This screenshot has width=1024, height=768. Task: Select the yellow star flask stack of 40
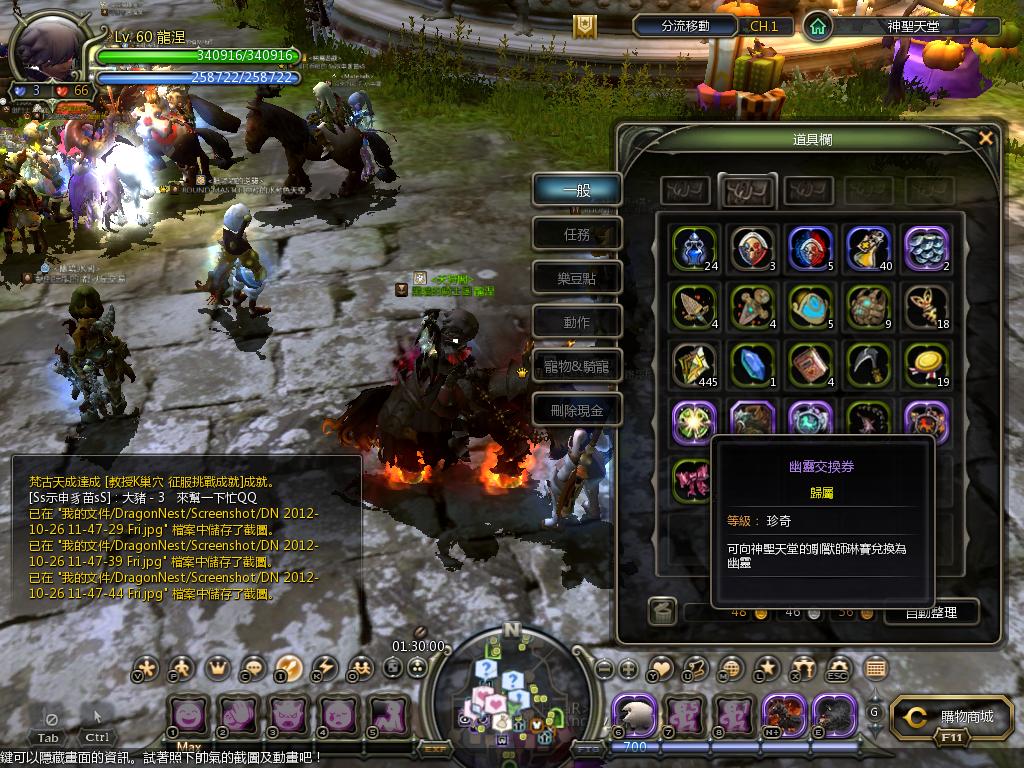click(867, 249)
